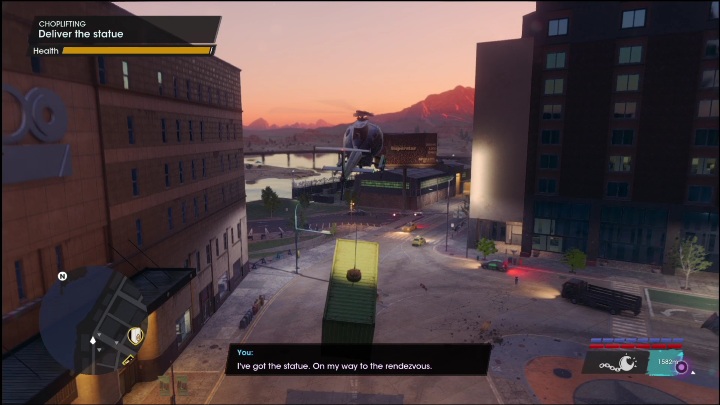Open the 'Deliver the statue' mission objective

click(x=81, y=34)
